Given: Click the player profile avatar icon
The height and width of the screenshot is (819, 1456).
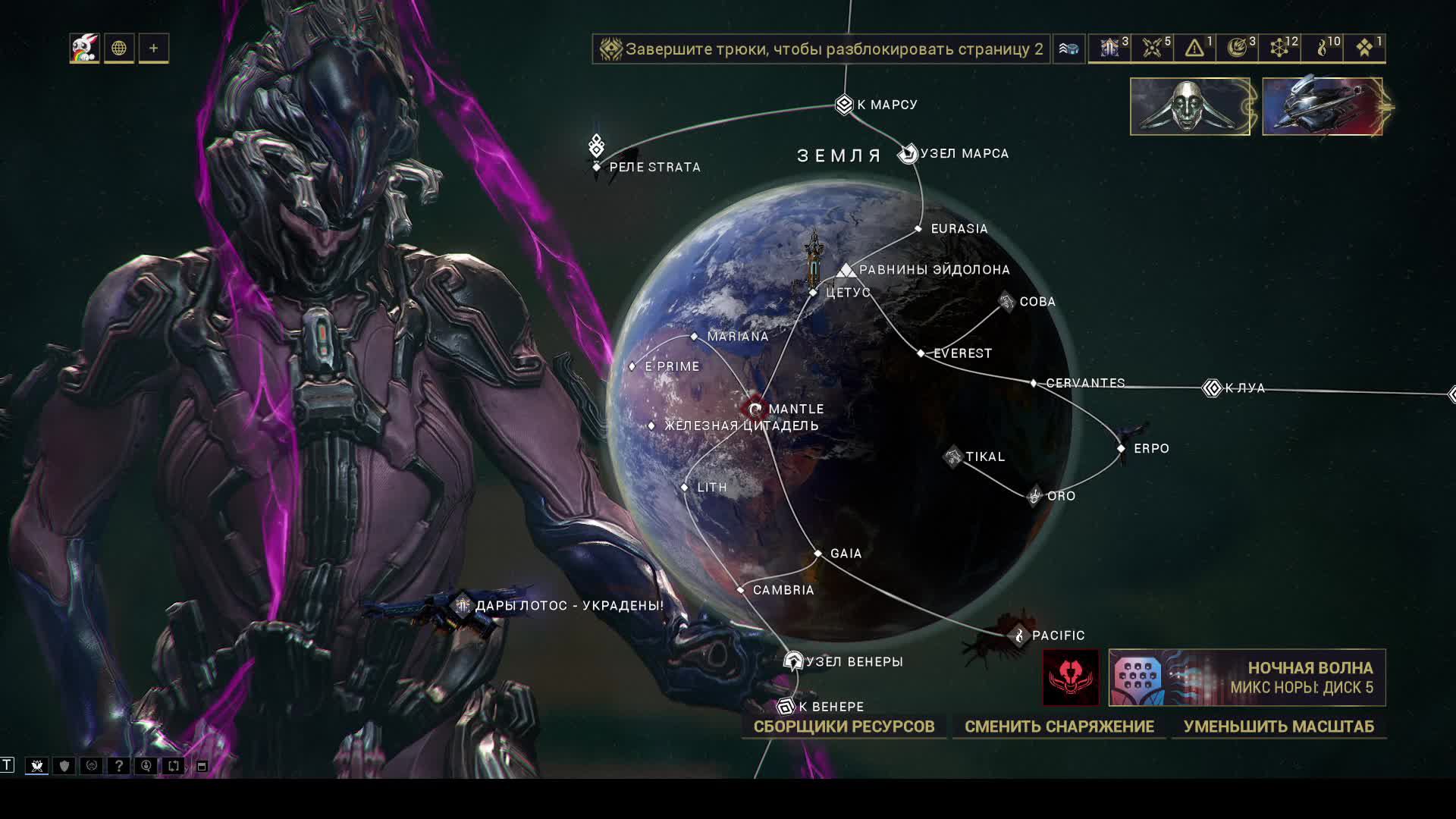Looking at the screenshot, I should pos(84,49).
